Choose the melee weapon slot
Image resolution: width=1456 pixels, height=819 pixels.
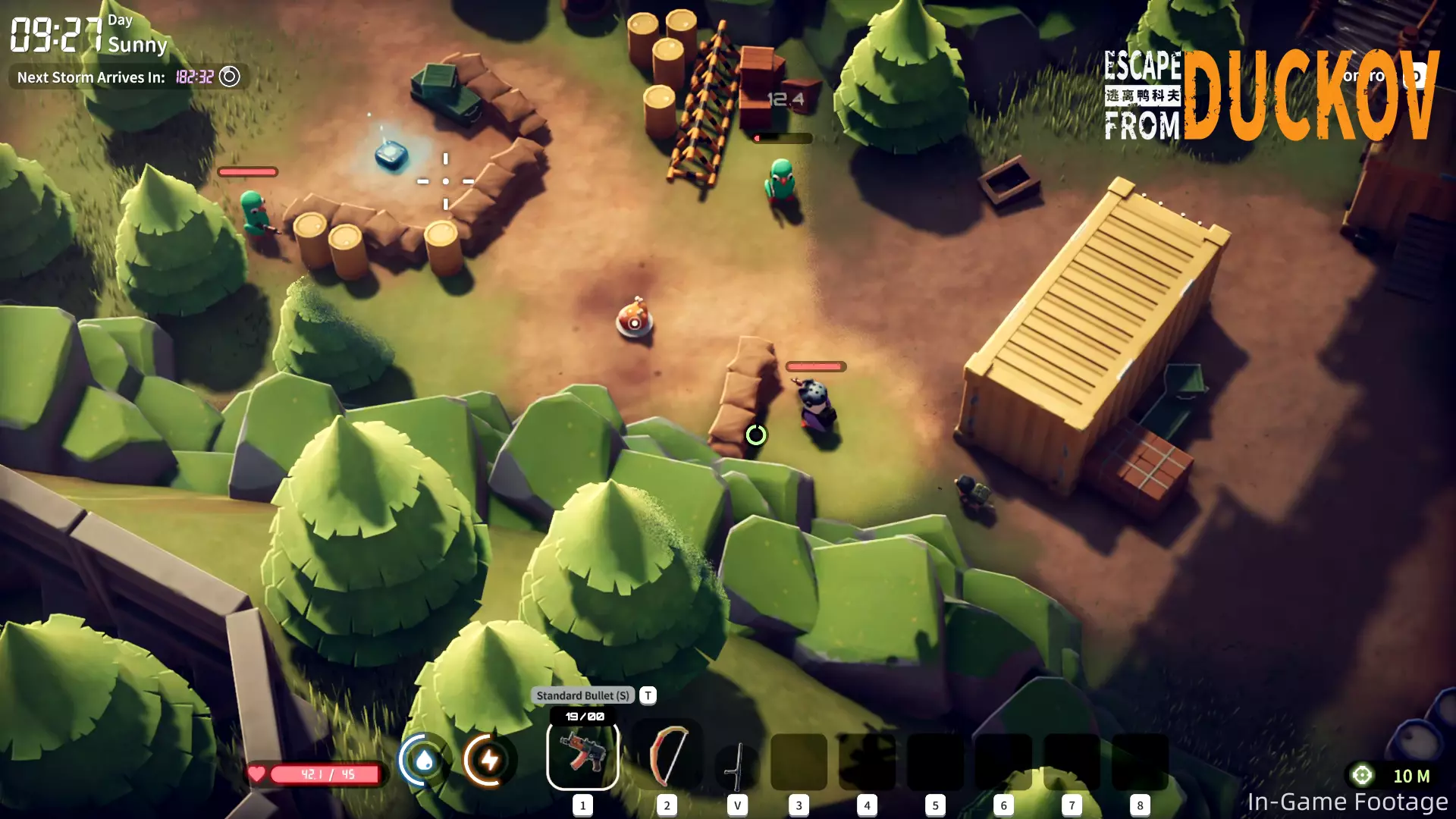737,764
